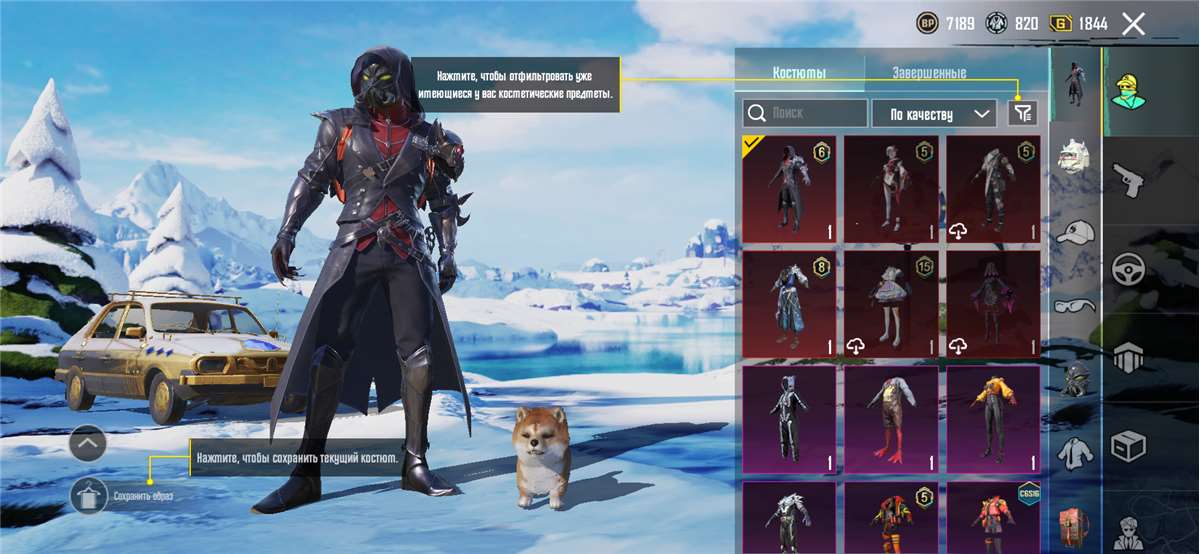This screenshot has height=554, width=1200.
Task: Open the headgear category with white cat mask
Action: coord(1074,157)
